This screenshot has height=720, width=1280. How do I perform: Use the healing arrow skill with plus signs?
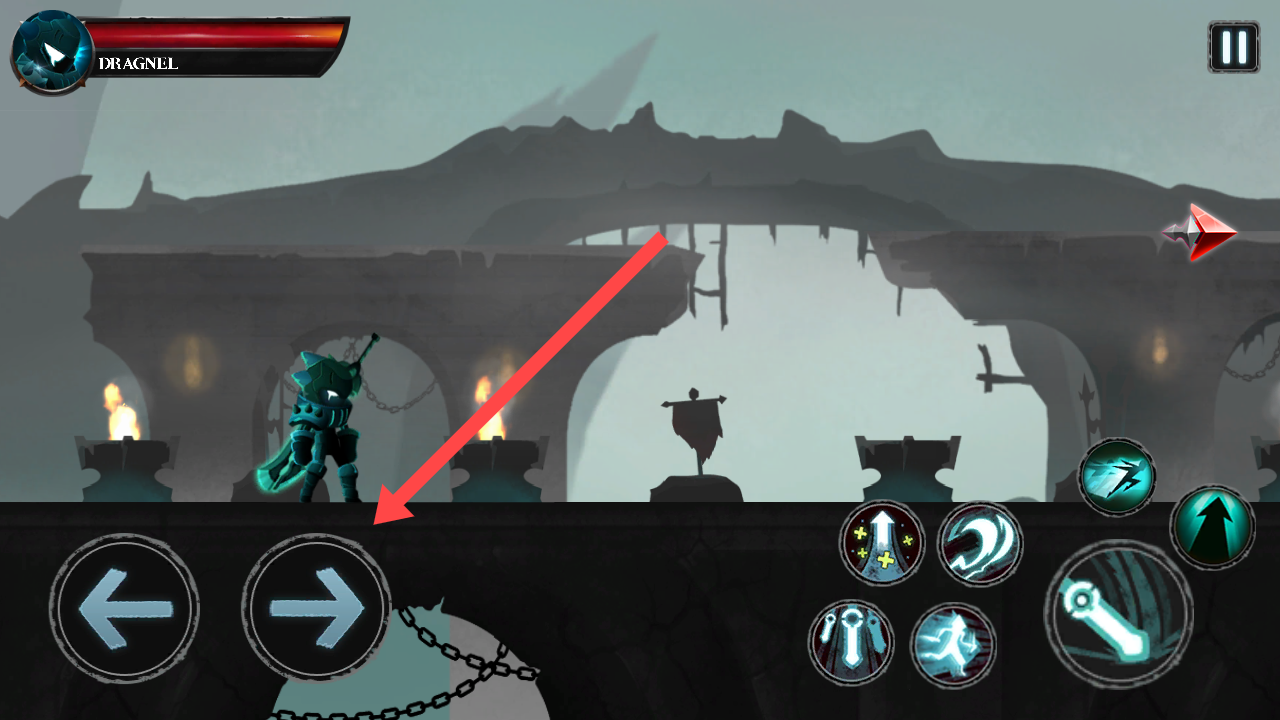pyautogui.click(x=882, y=544)
